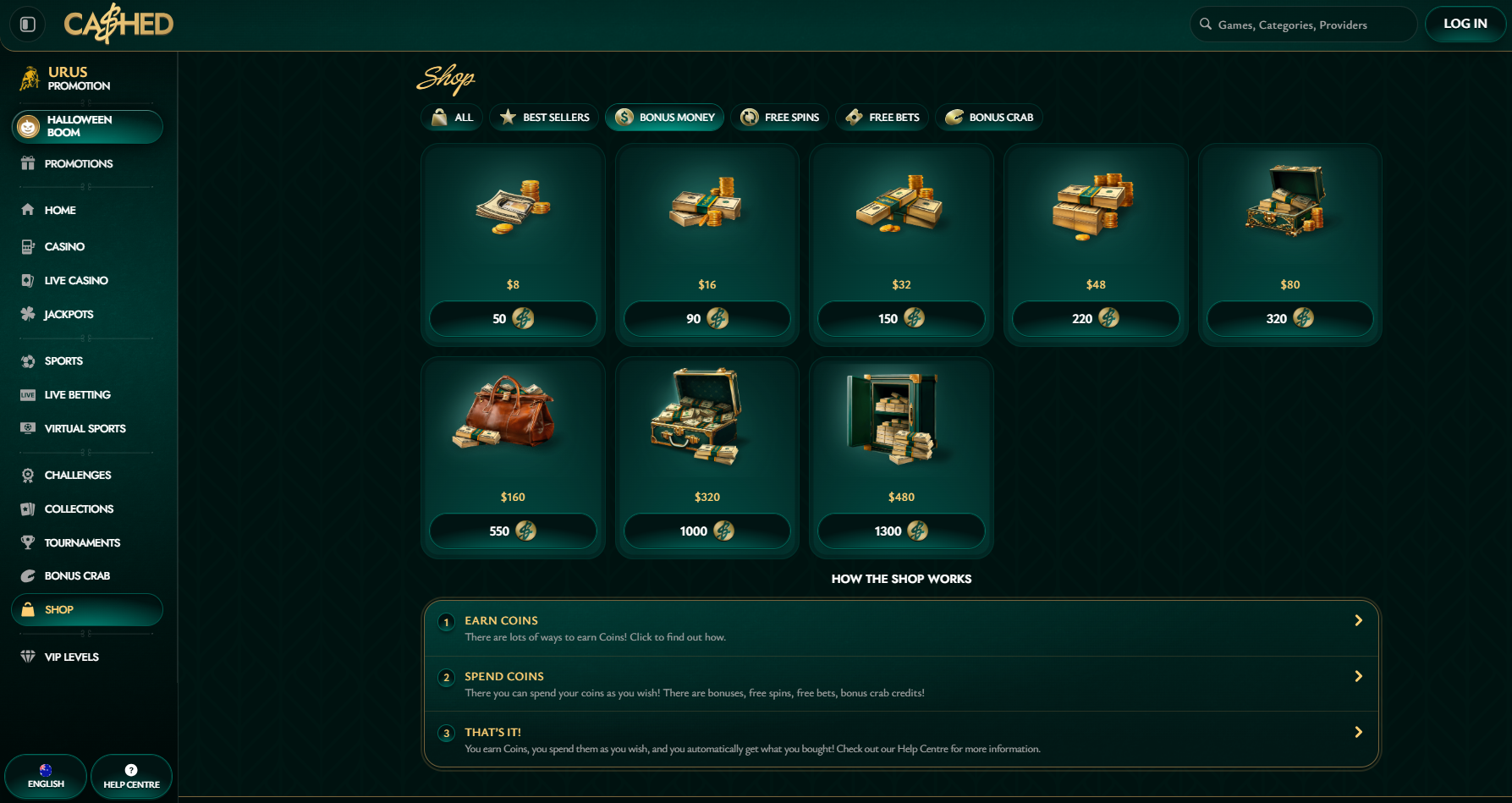Open the Help Centre
Image resolution: width=1512 pixels, height=803 pixels.
coord(131,776)
